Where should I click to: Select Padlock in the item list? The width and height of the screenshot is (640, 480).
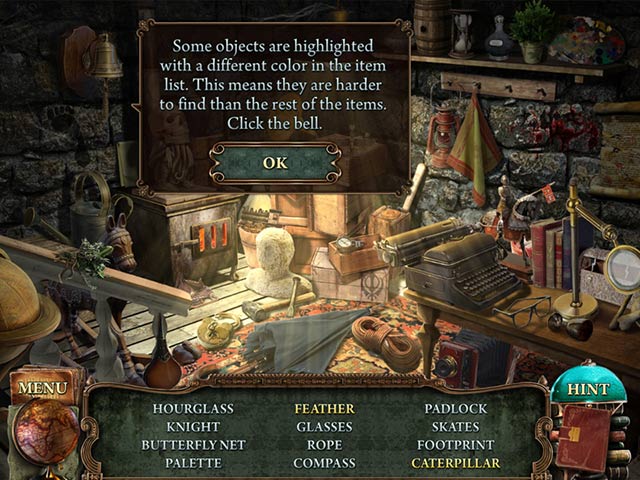[x=455, y=409]
